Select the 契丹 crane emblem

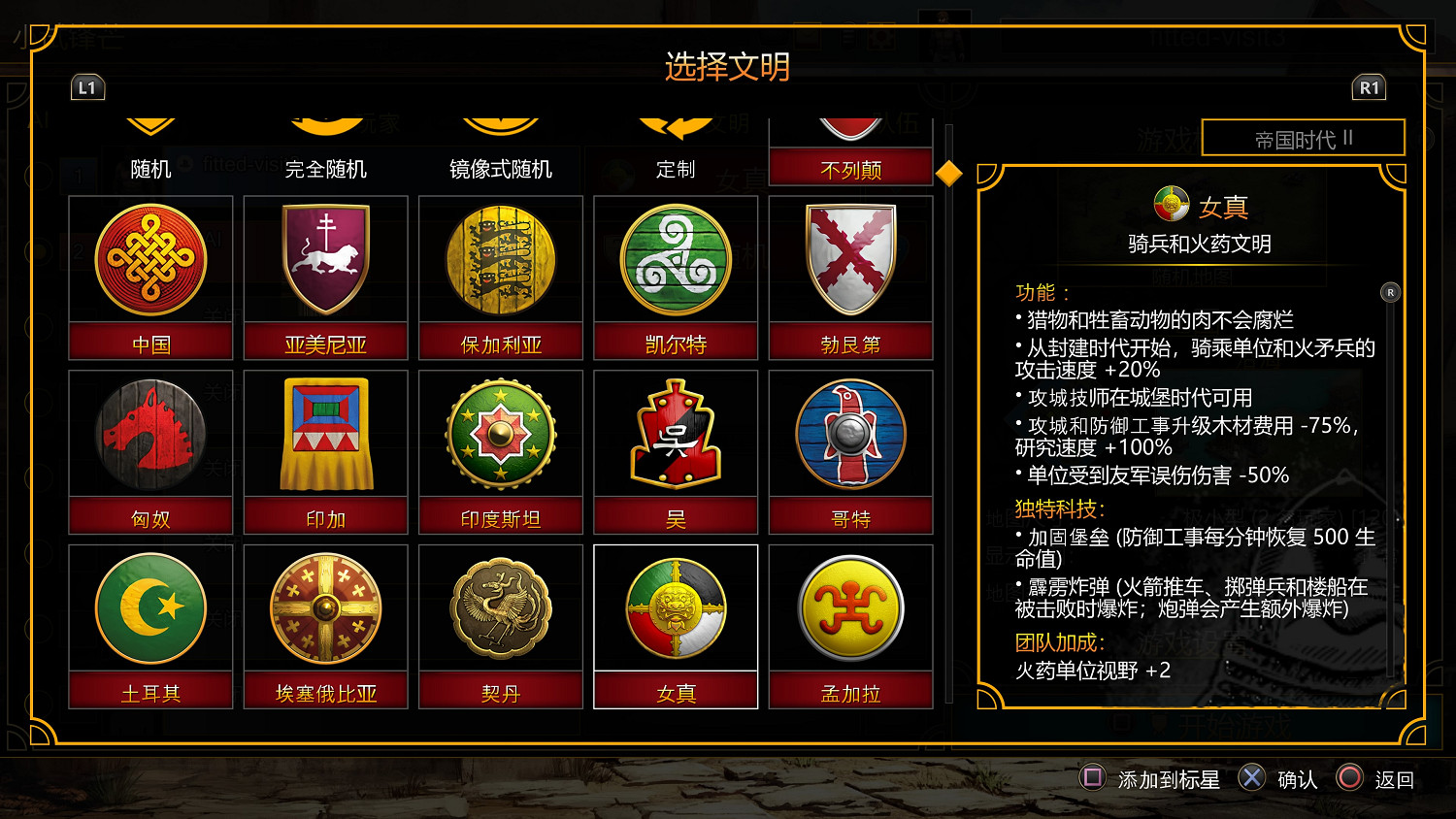[x=500, y=608]
